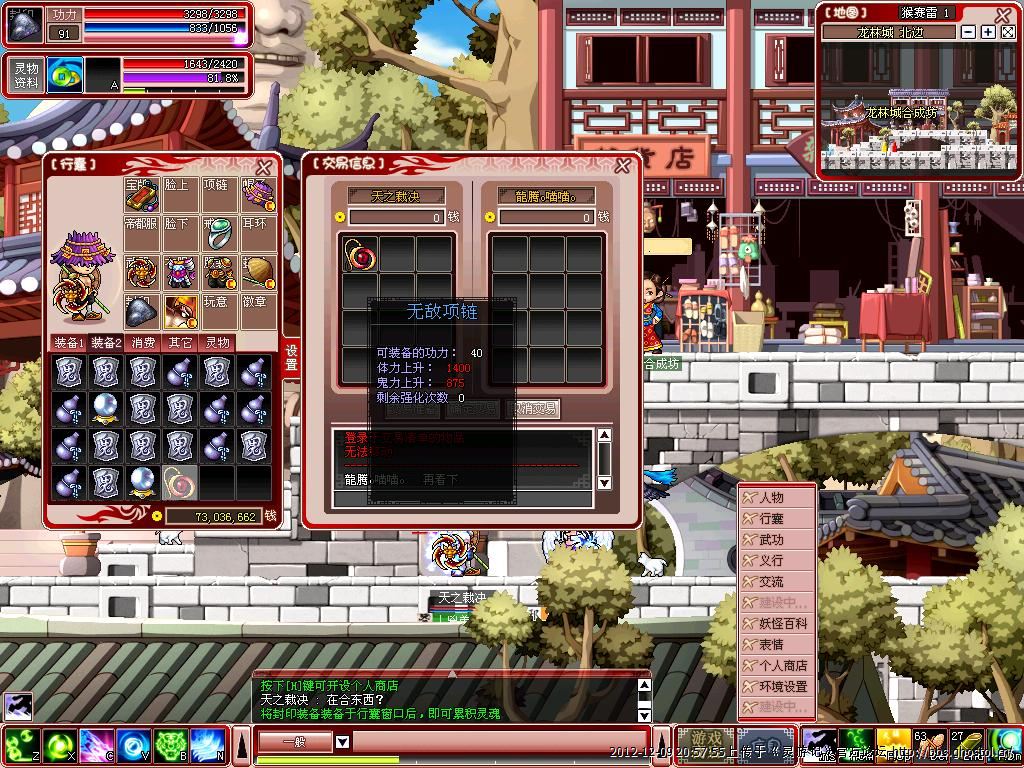
Task: Close the 行囊 inventory window
Action: (264, 168)
